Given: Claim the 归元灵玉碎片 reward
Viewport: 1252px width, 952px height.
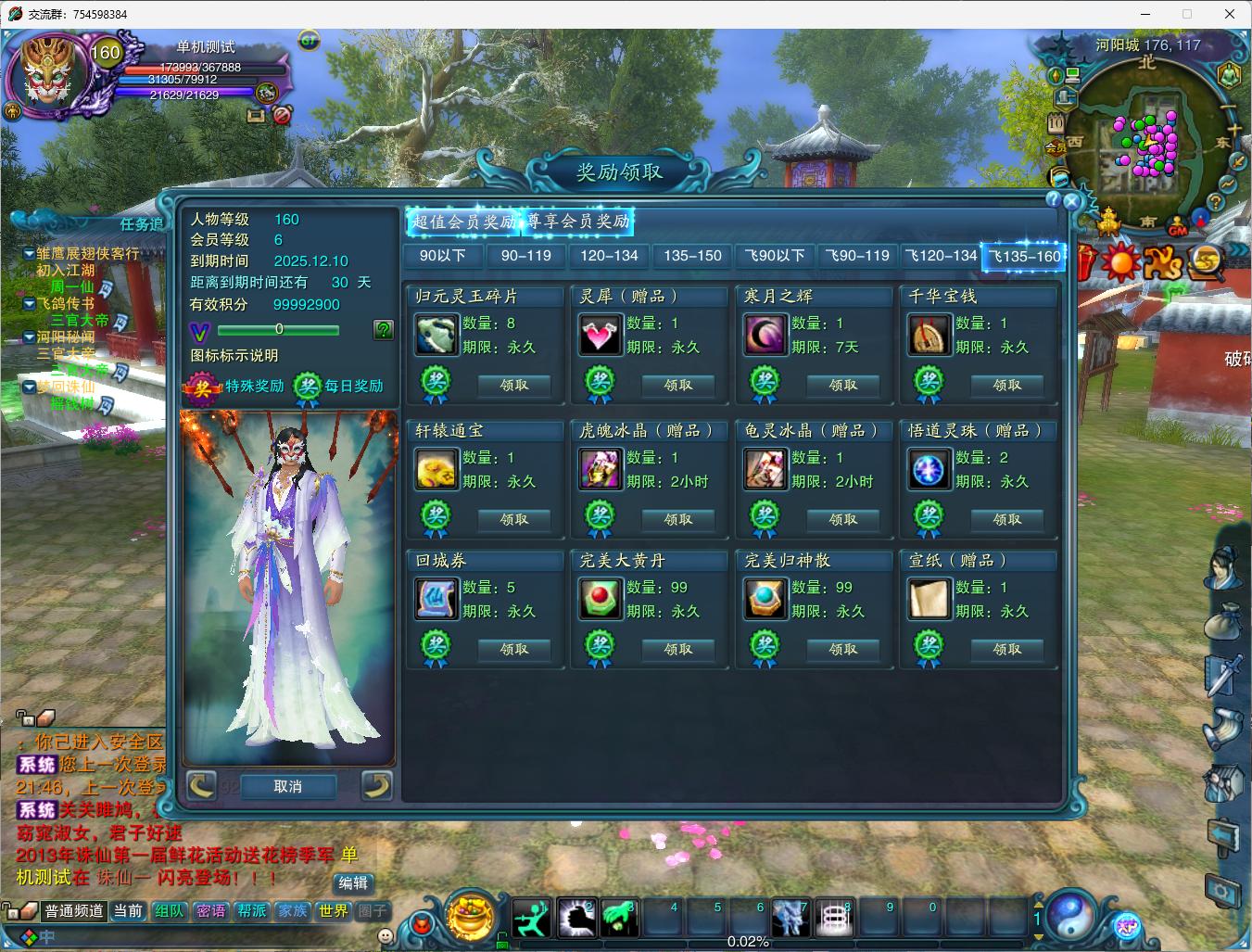Looking at the screenshot, I should (x=513, y=385).
